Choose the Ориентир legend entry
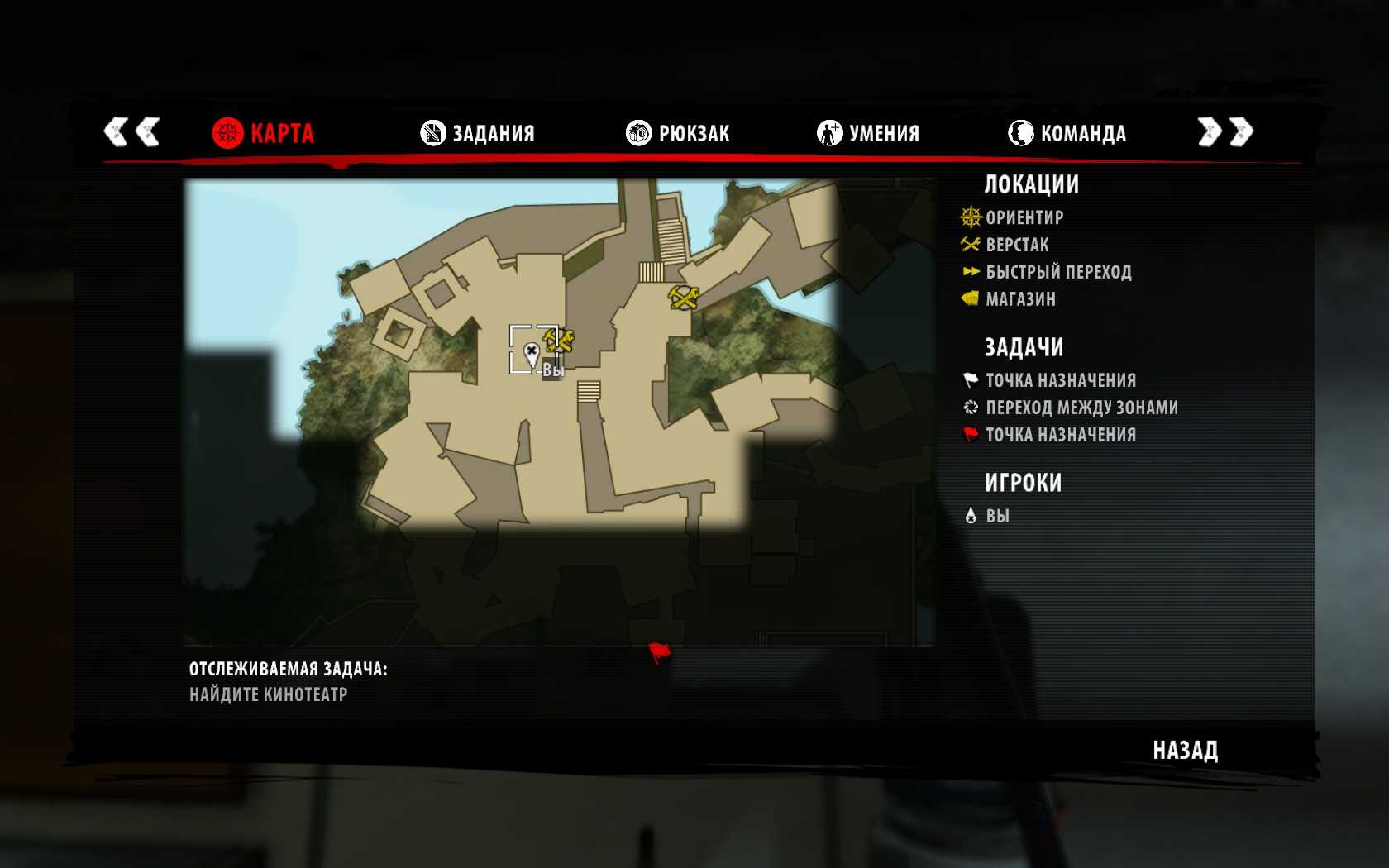The image size is (1389, 868). 1024,217
